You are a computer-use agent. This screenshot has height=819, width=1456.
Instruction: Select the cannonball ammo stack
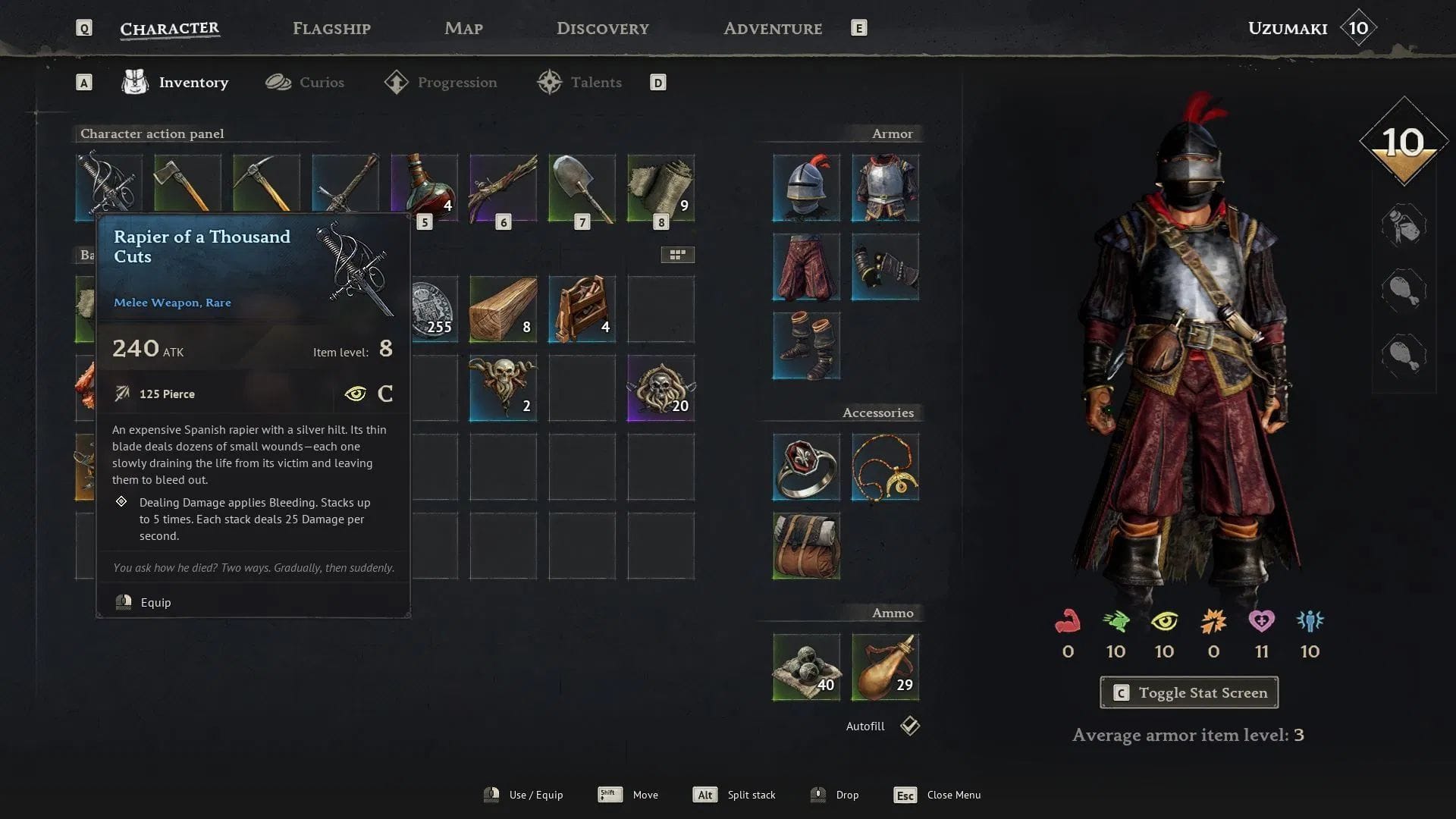click(806, 667)
